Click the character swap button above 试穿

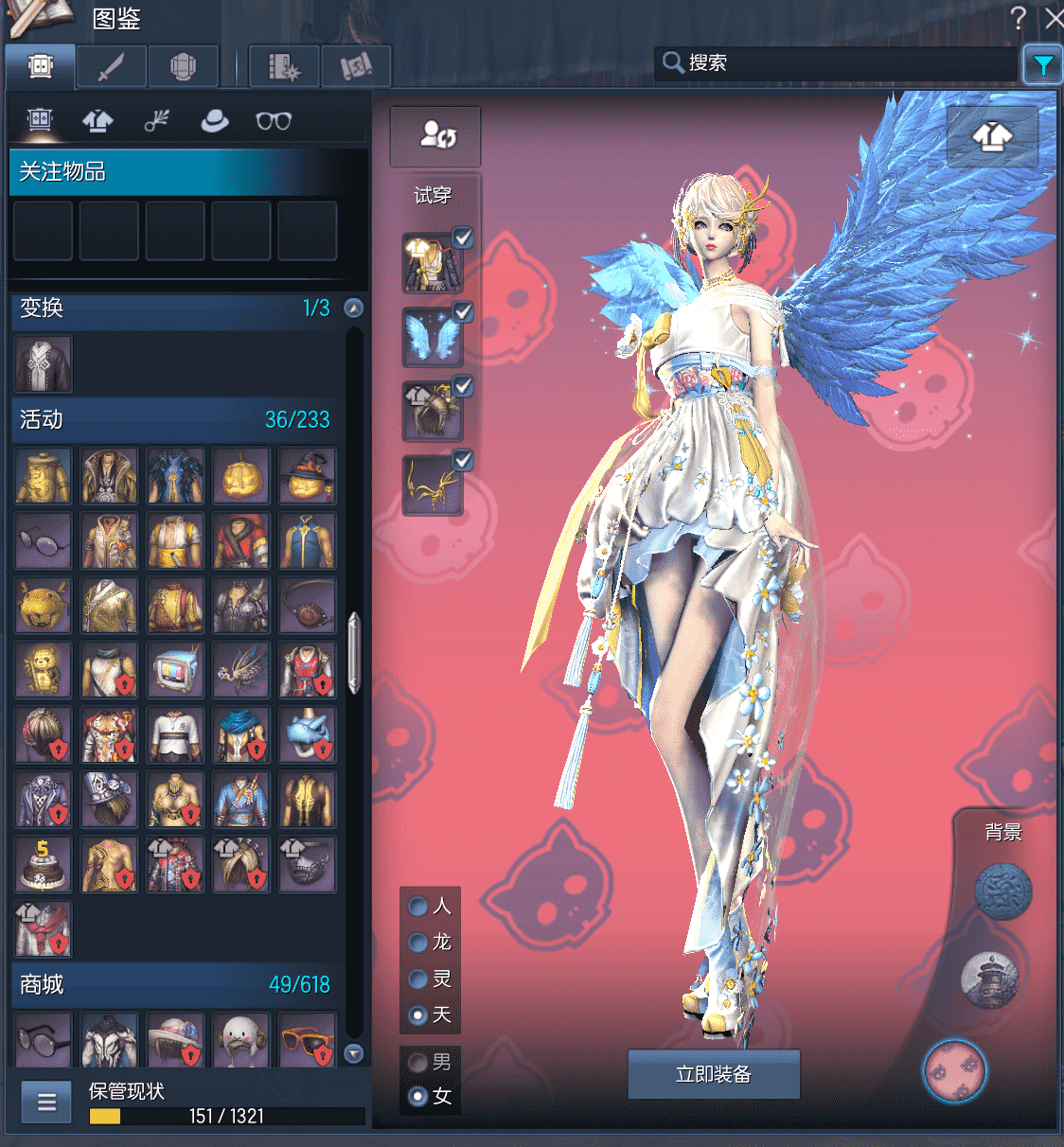coord(436,134)
